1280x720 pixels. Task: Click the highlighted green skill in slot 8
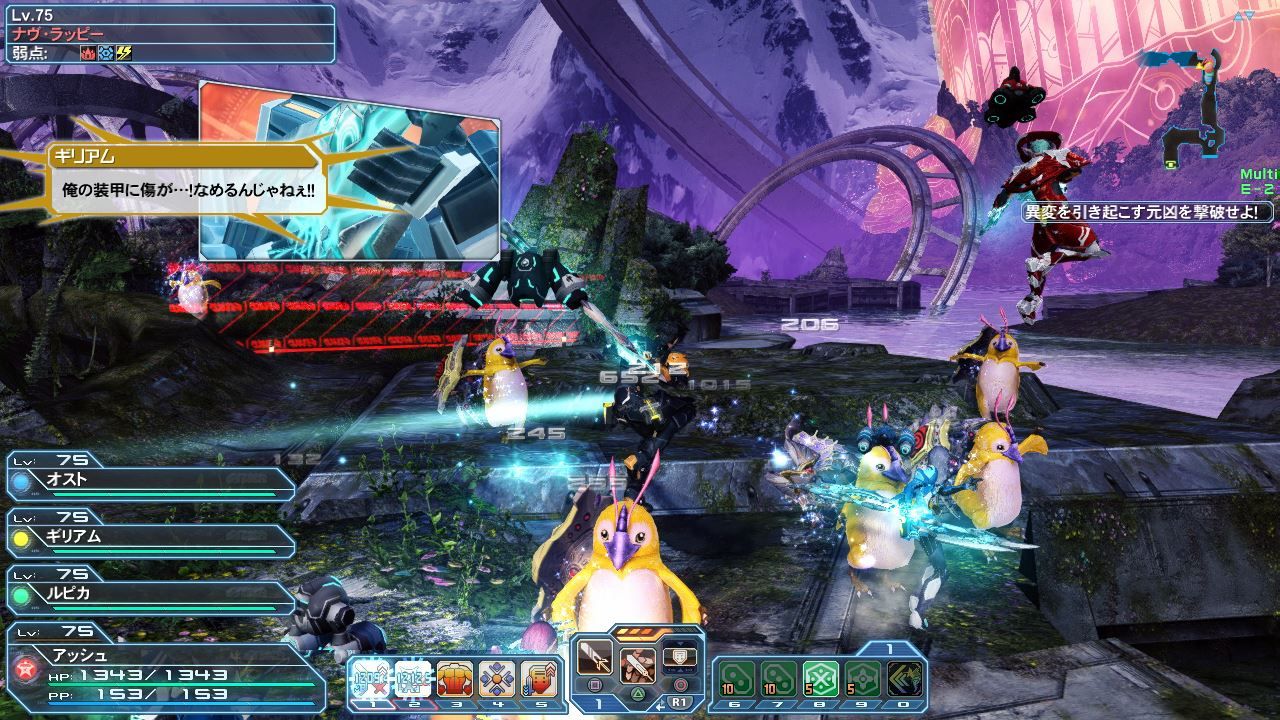click(x=822, y=677)
